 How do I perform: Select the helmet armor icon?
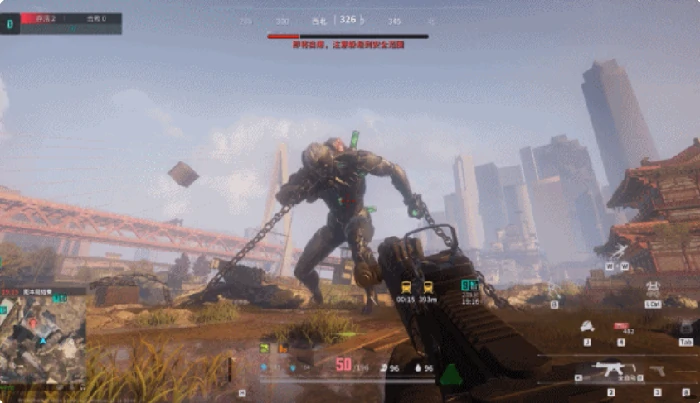tap(587, 326)
